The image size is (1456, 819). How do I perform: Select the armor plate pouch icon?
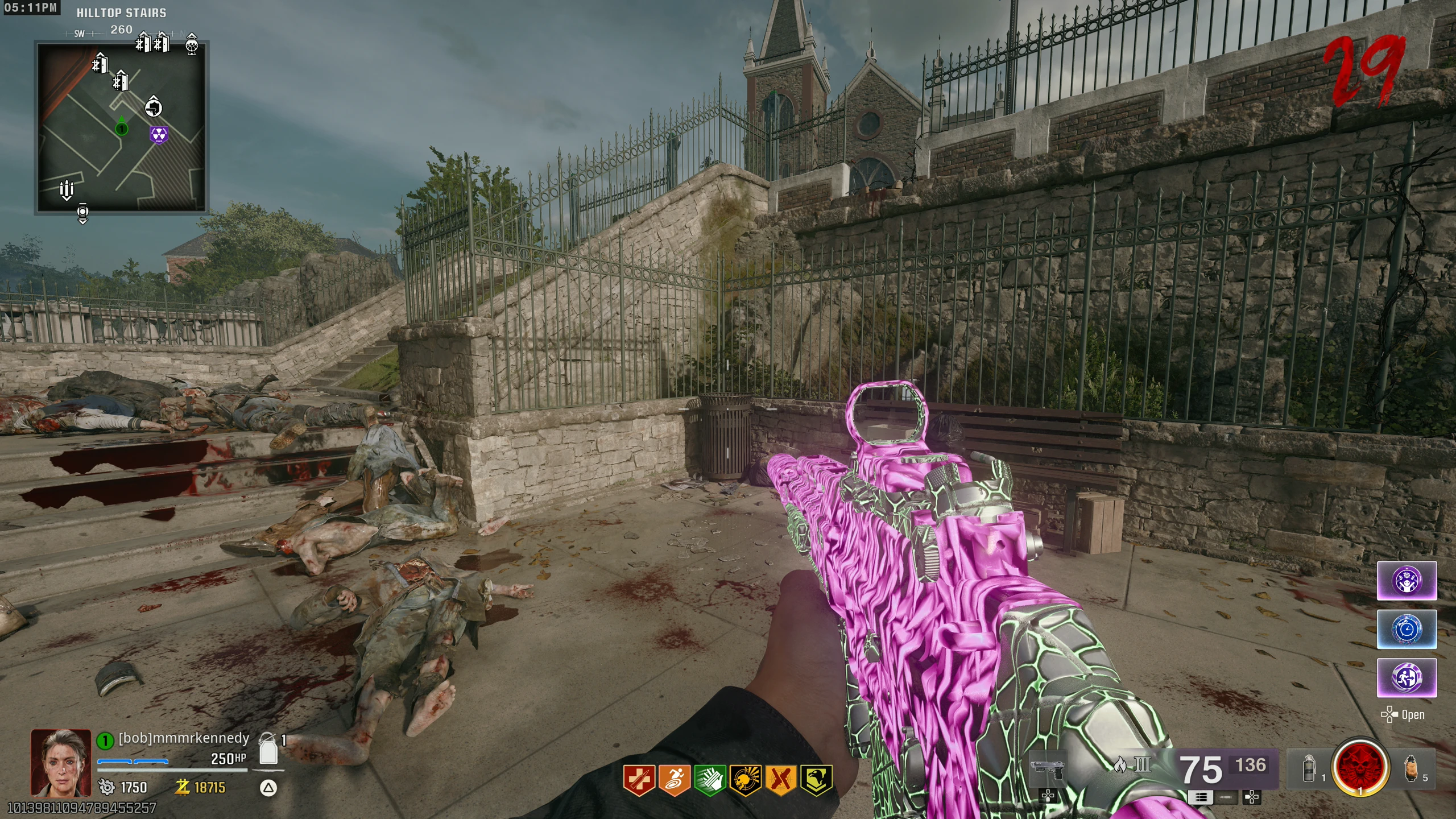(x=268, y=751)
